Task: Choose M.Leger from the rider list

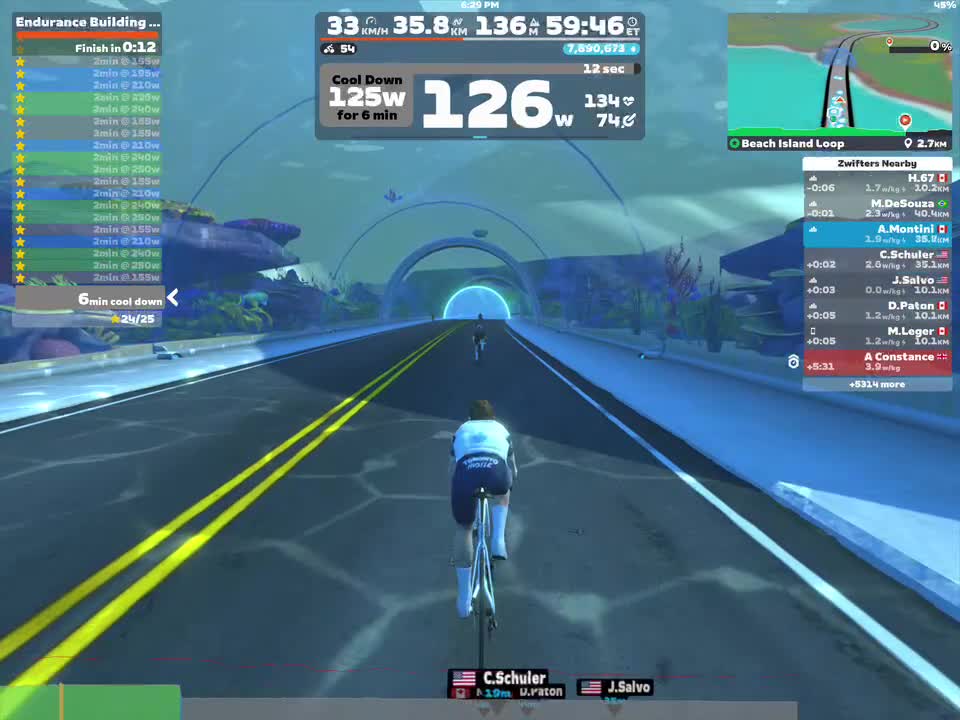Action: [x=877, y=336]
